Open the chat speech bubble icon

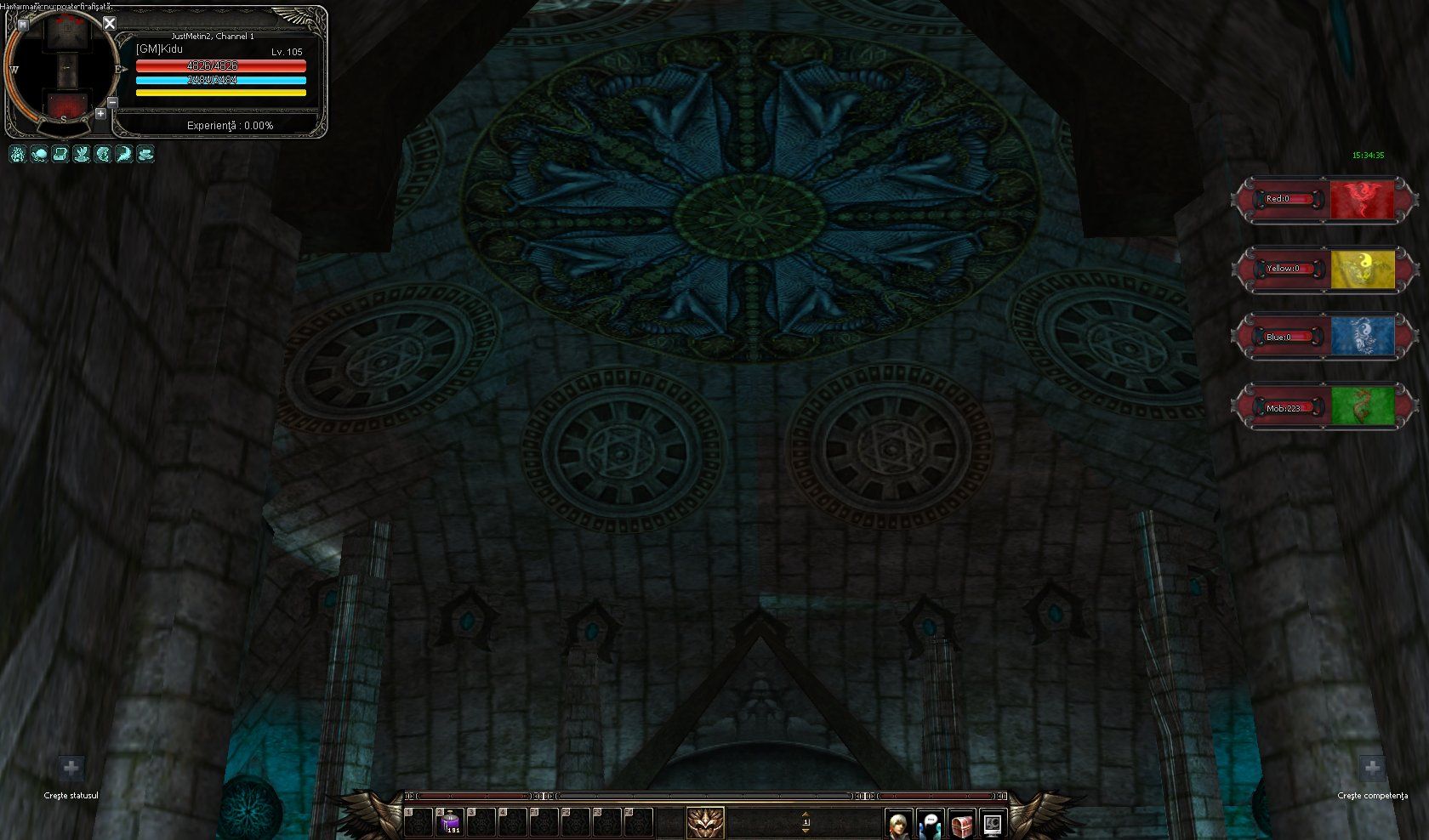(x=930, y=823)
